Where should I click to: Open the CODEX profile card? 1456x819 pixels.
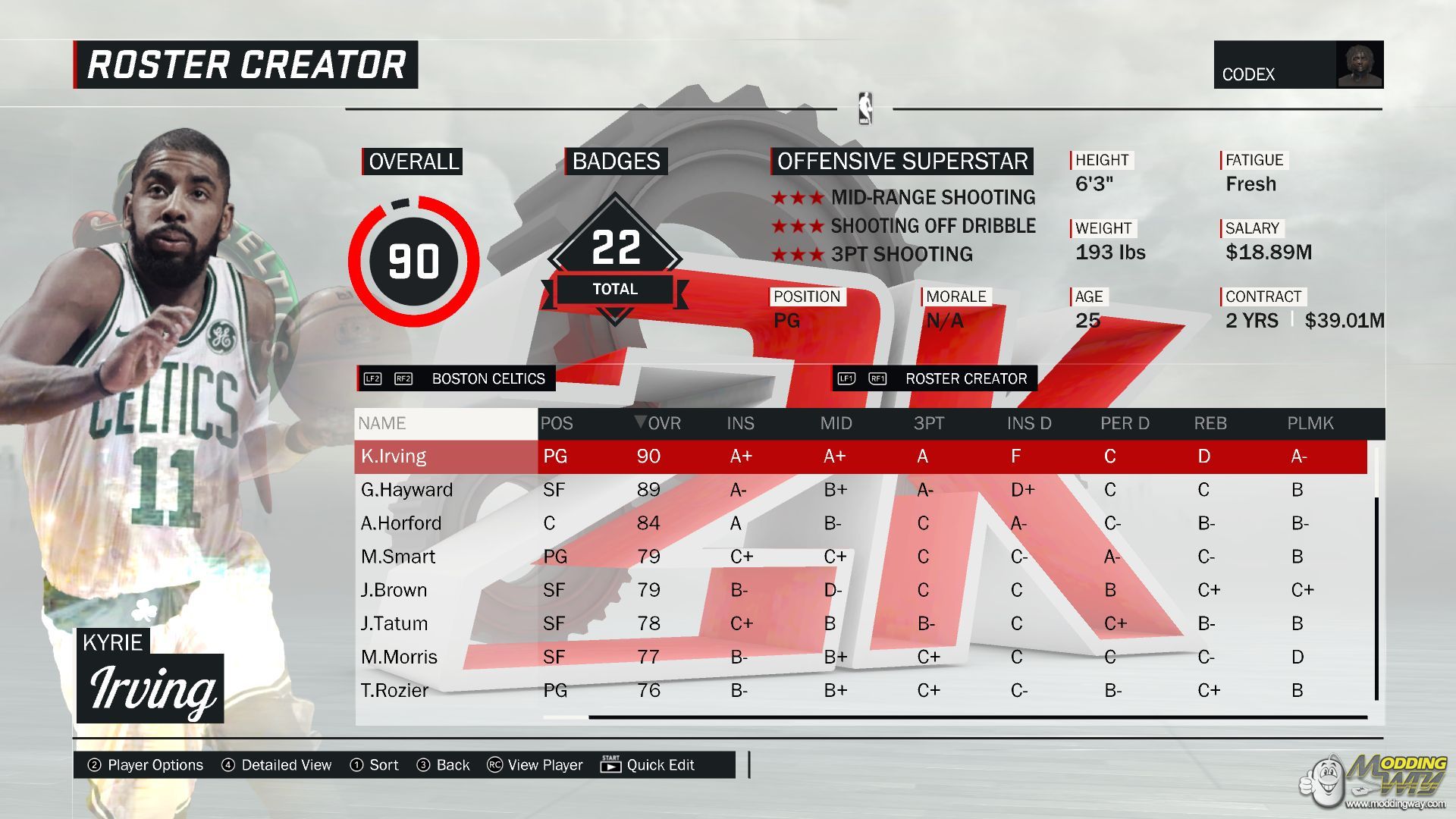tap(1298, 65)
